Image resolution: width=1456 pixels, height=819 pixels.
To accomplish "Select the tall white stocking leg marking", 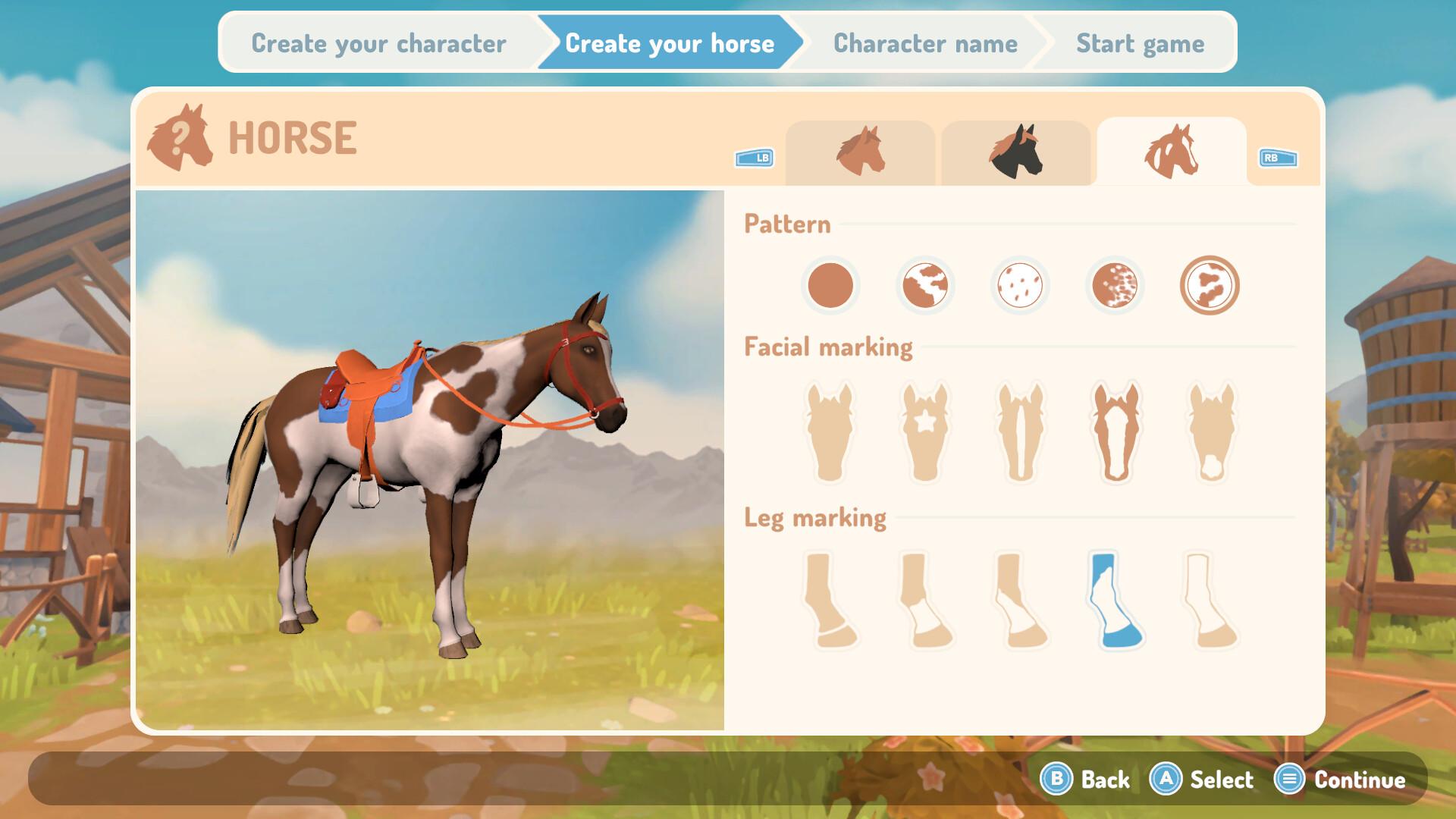I will (x=1210, y=599).
